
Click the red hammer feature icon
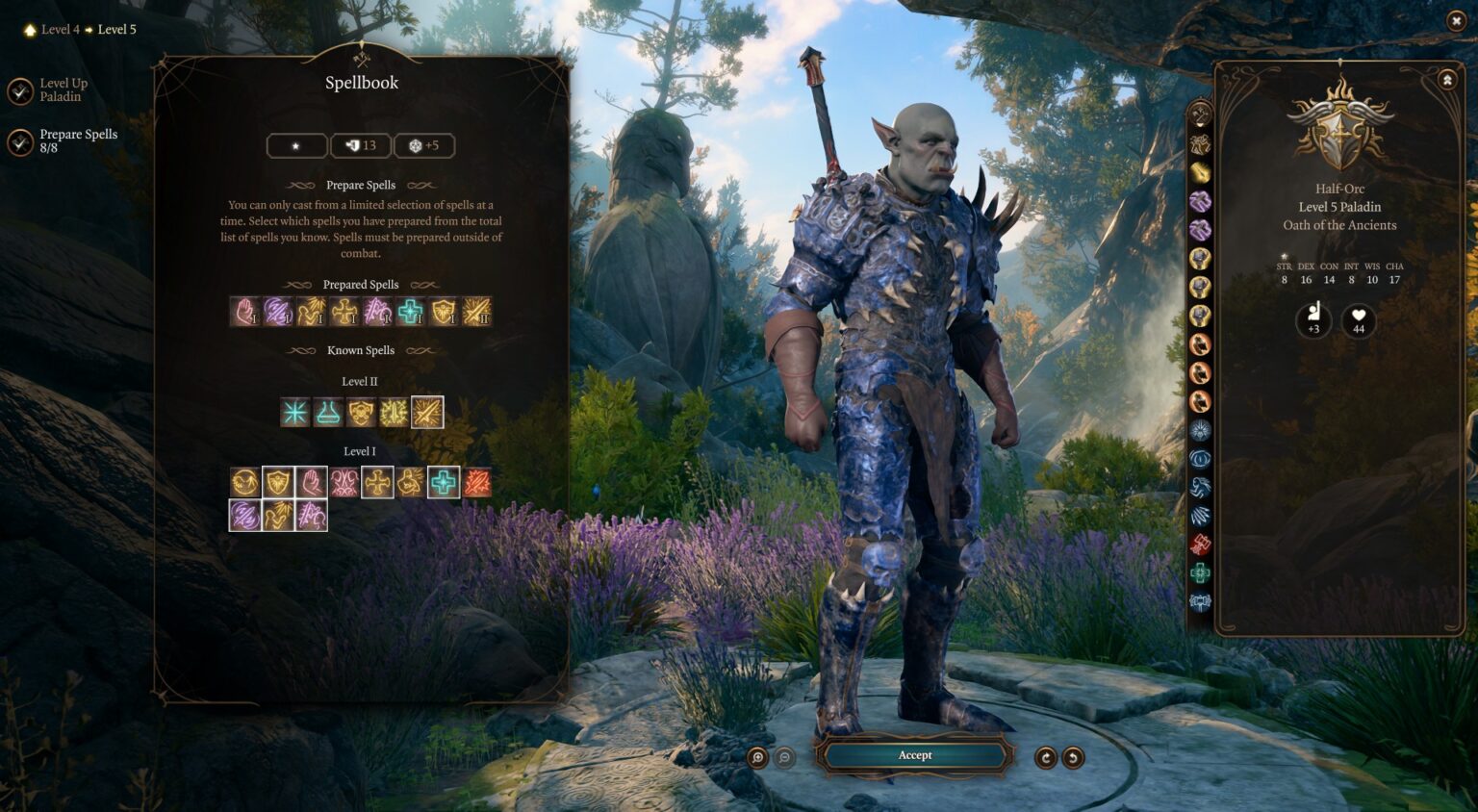(x=1200, y=545)
